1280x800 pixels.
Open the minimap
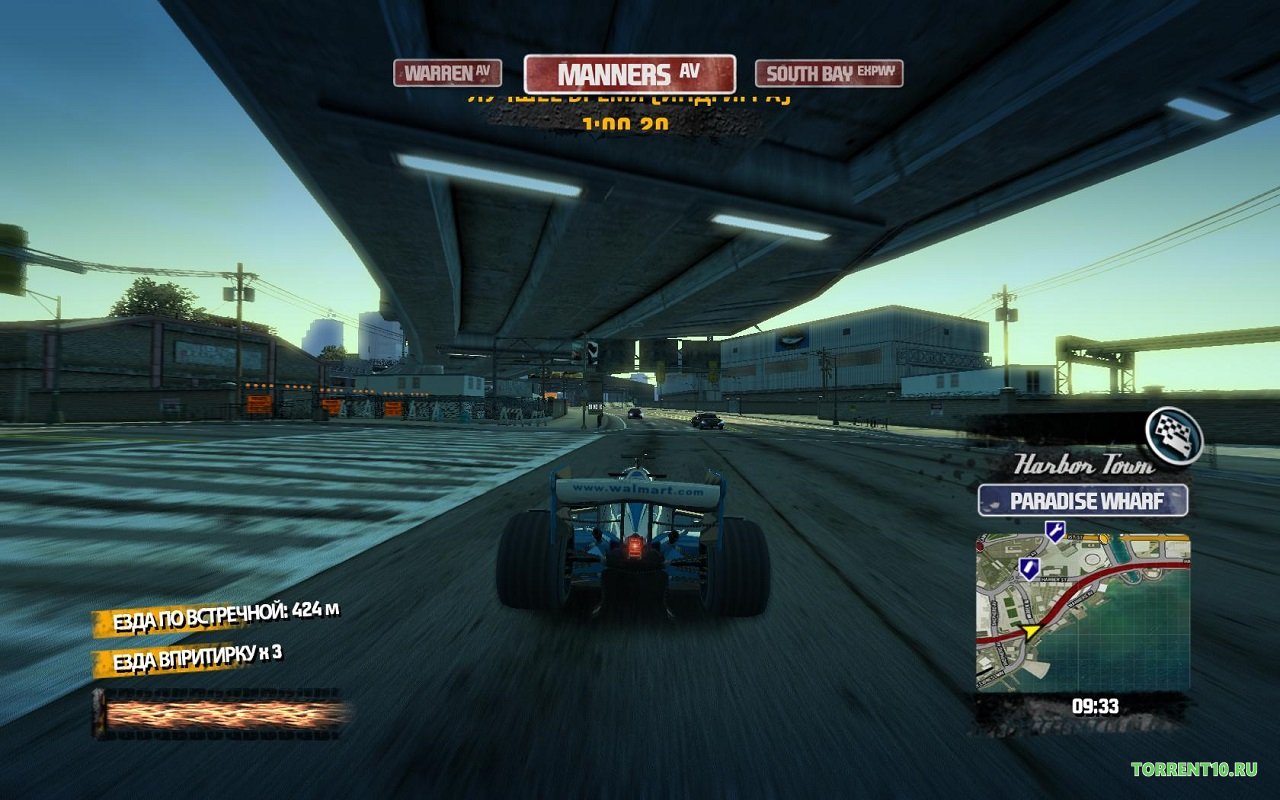click(1083, 612)
